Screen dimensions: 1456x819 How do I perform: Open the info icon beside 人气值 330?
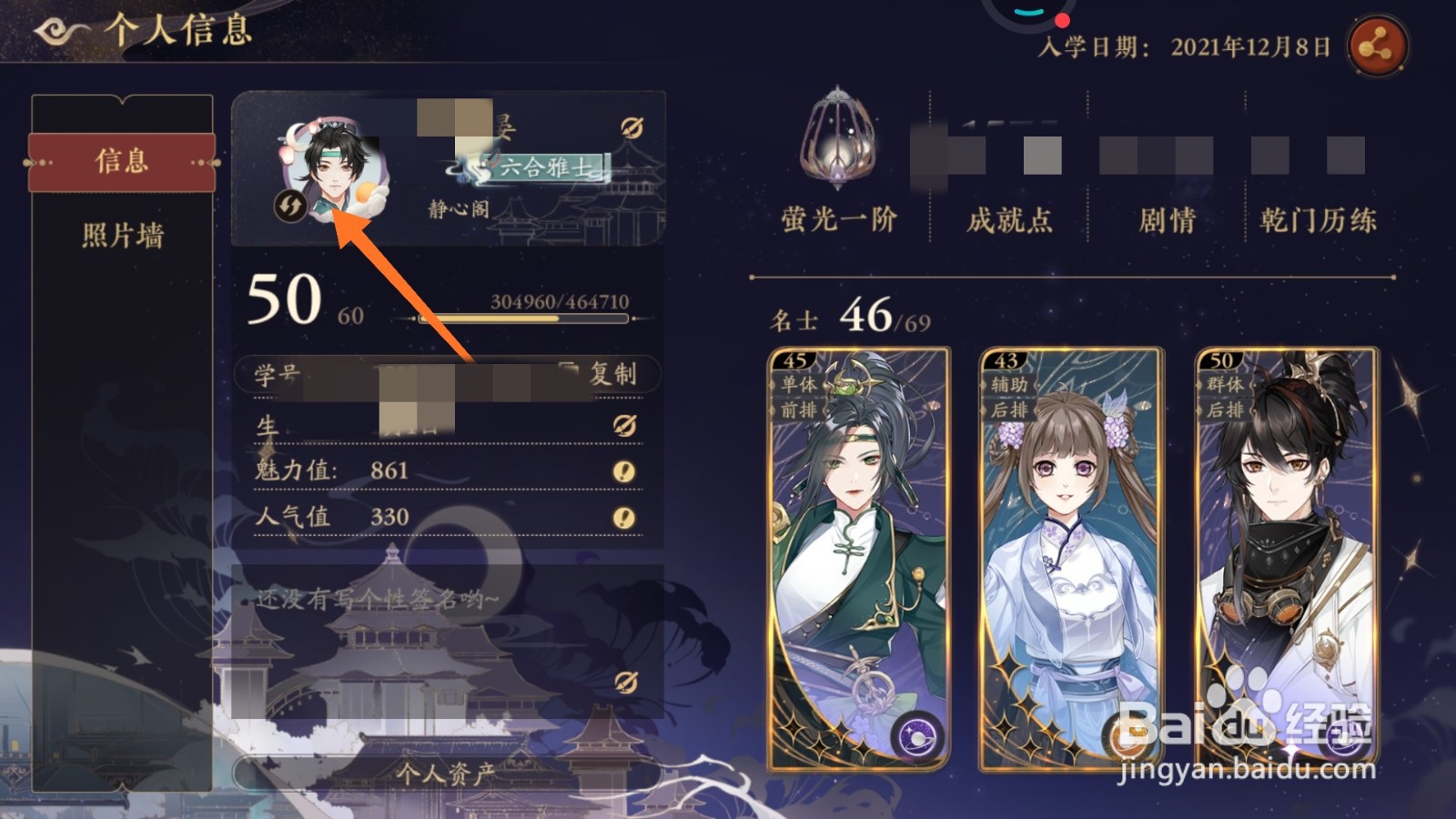[x=623, y=516]
